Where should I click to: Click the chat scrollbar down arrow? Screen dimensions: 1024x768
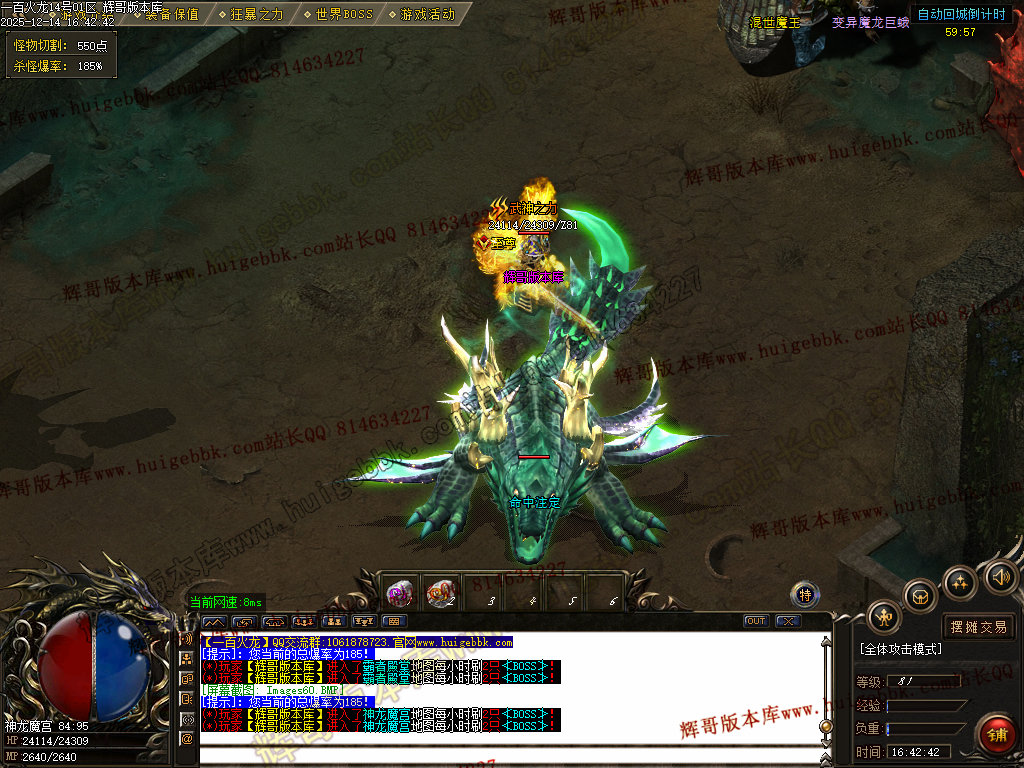pos(826,742)
